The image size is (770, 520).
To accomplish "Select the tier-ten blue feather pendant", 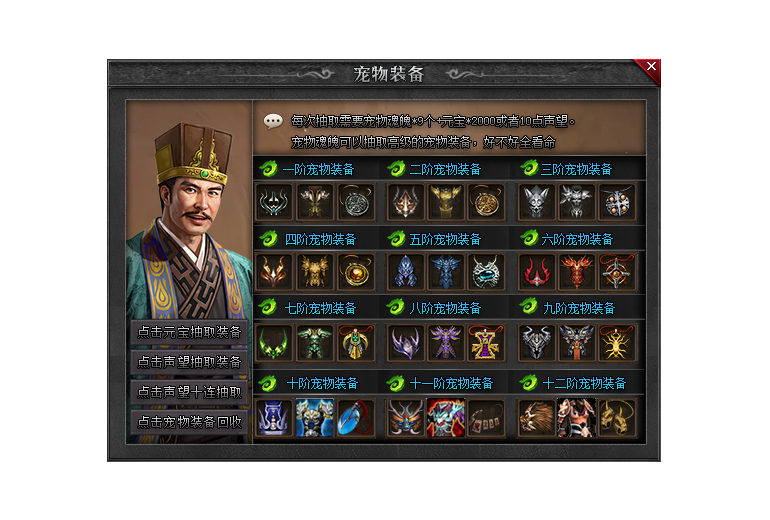I will click(x=355, y=416).
